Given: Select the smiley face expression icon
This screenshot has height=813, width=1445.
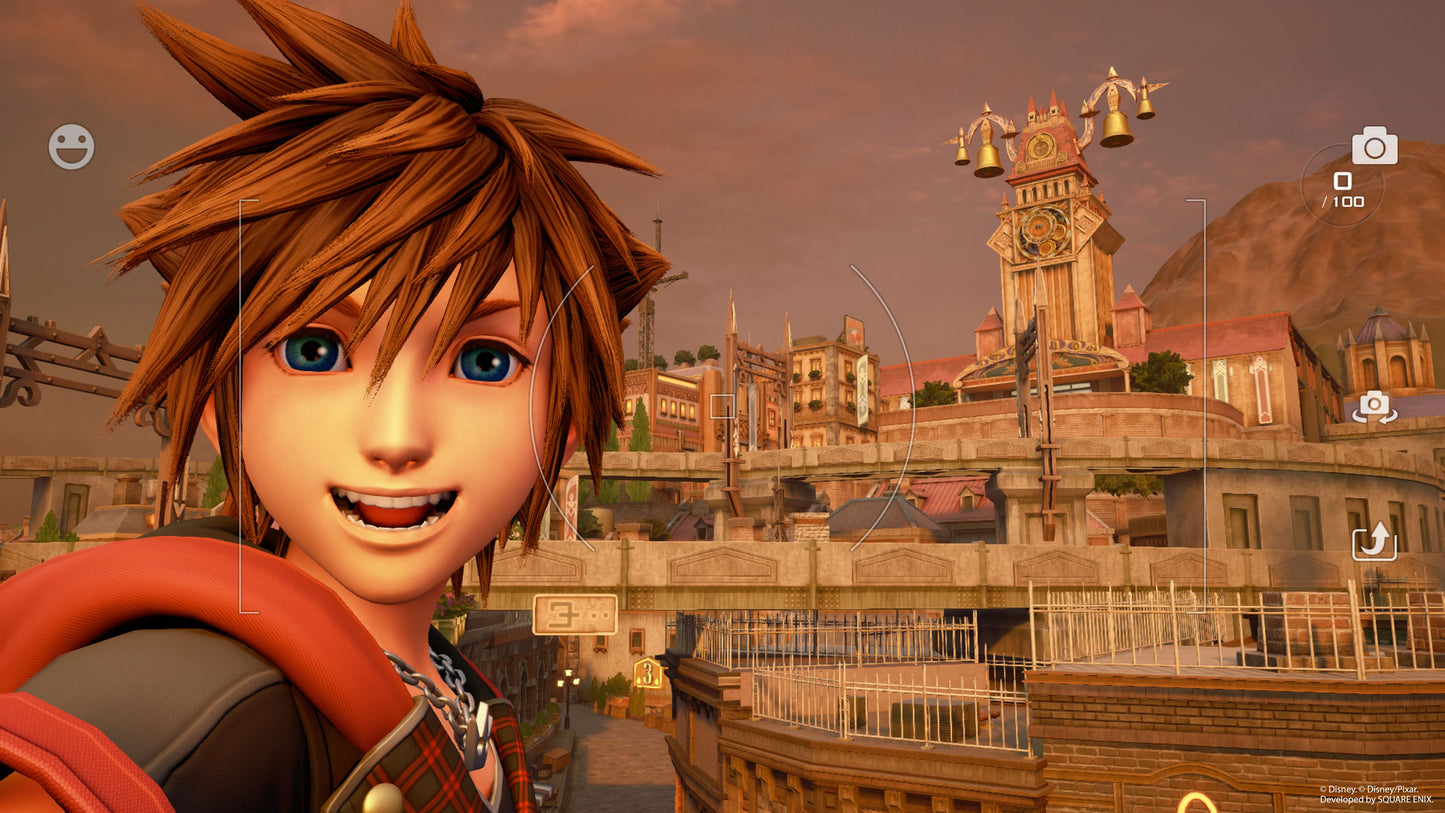Looking at the screenshot, I should tap(70, 147).
